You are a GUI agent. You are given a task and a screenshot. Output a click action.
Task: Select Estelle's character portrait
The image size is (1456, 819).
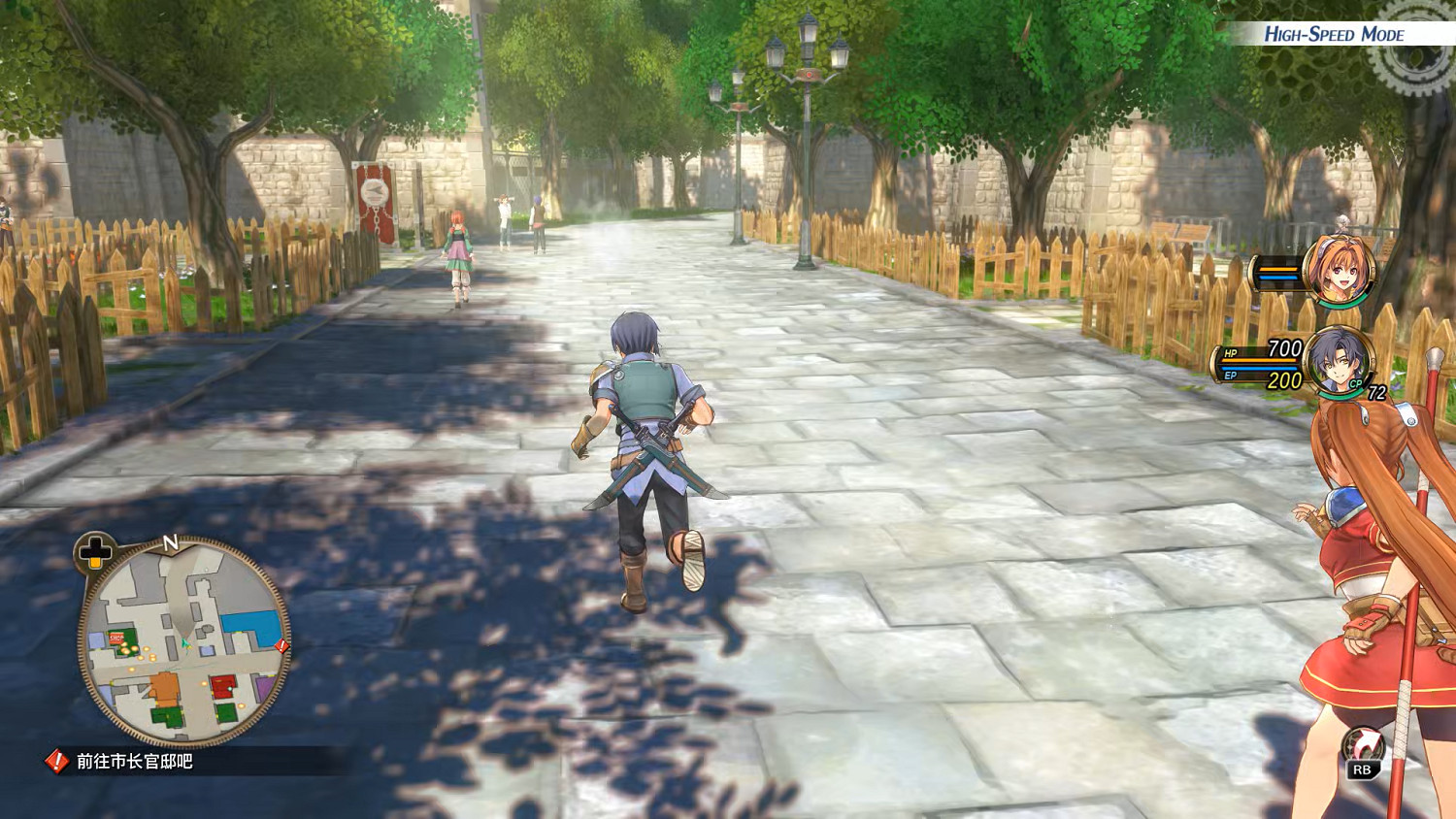point(1338,270)
